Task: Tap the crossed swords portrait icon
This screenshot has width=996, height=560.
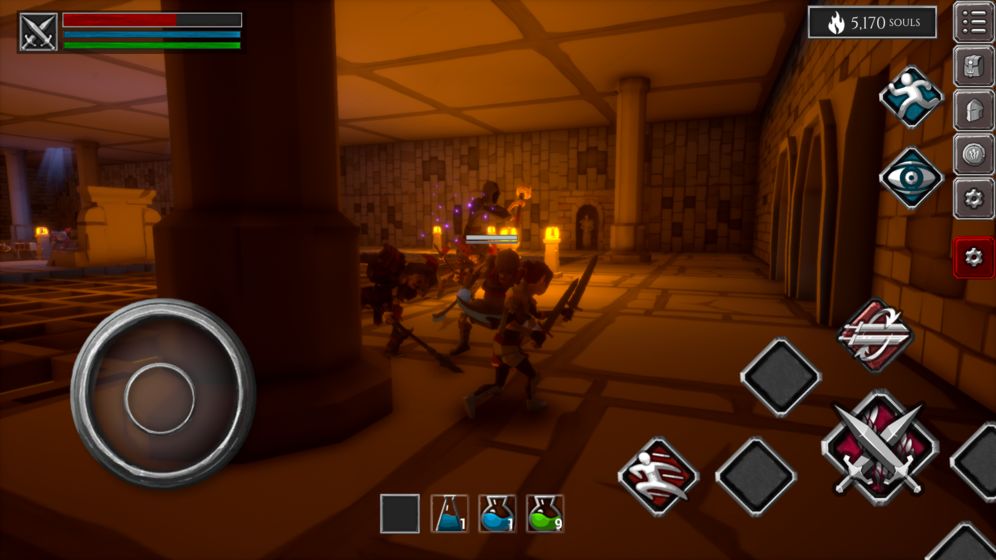Action: click(x=38, y=32)
